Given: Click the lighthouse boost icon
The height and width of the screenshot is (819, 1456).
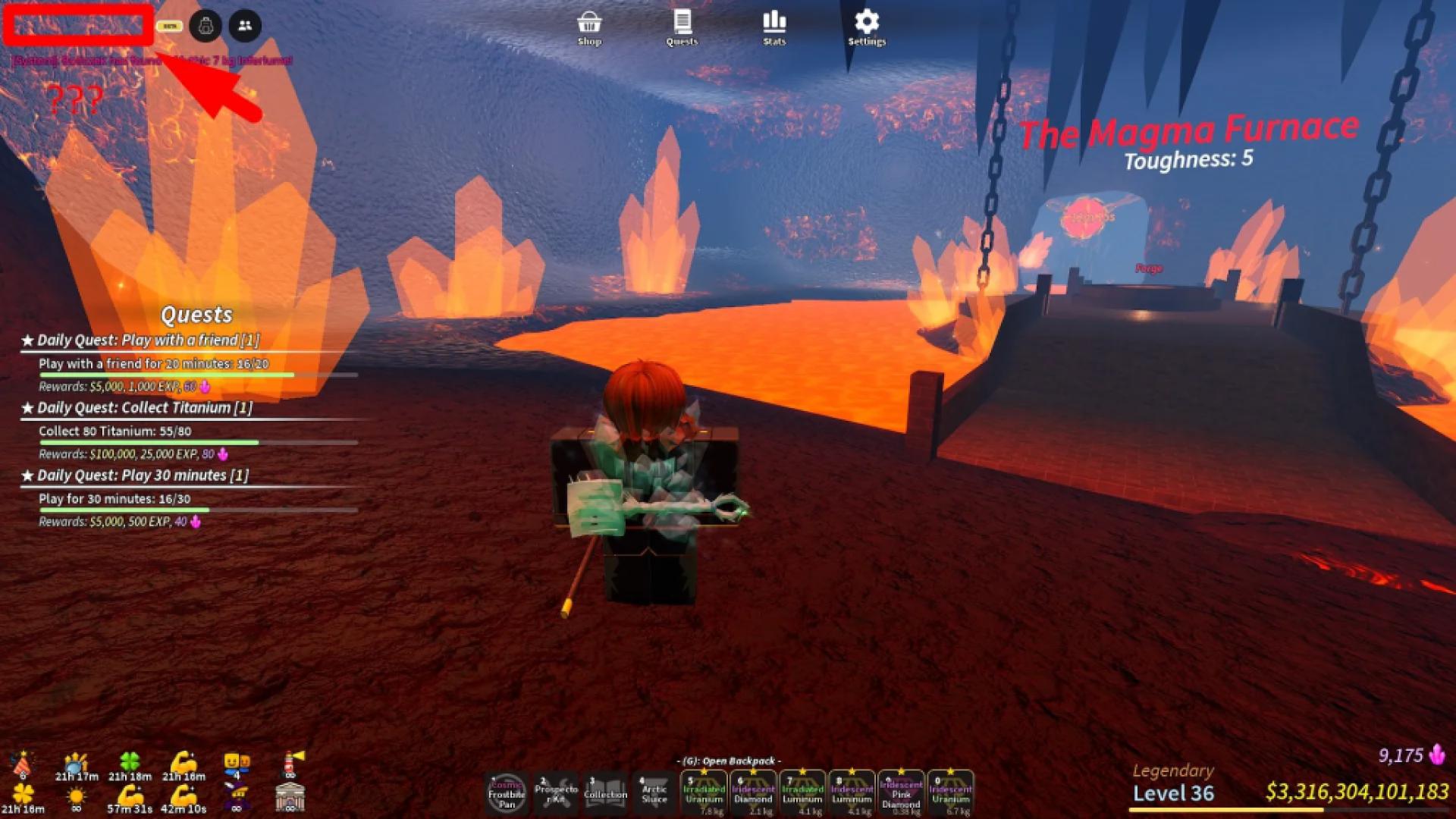Looking at the screenshot, I should tap(290, 763).
